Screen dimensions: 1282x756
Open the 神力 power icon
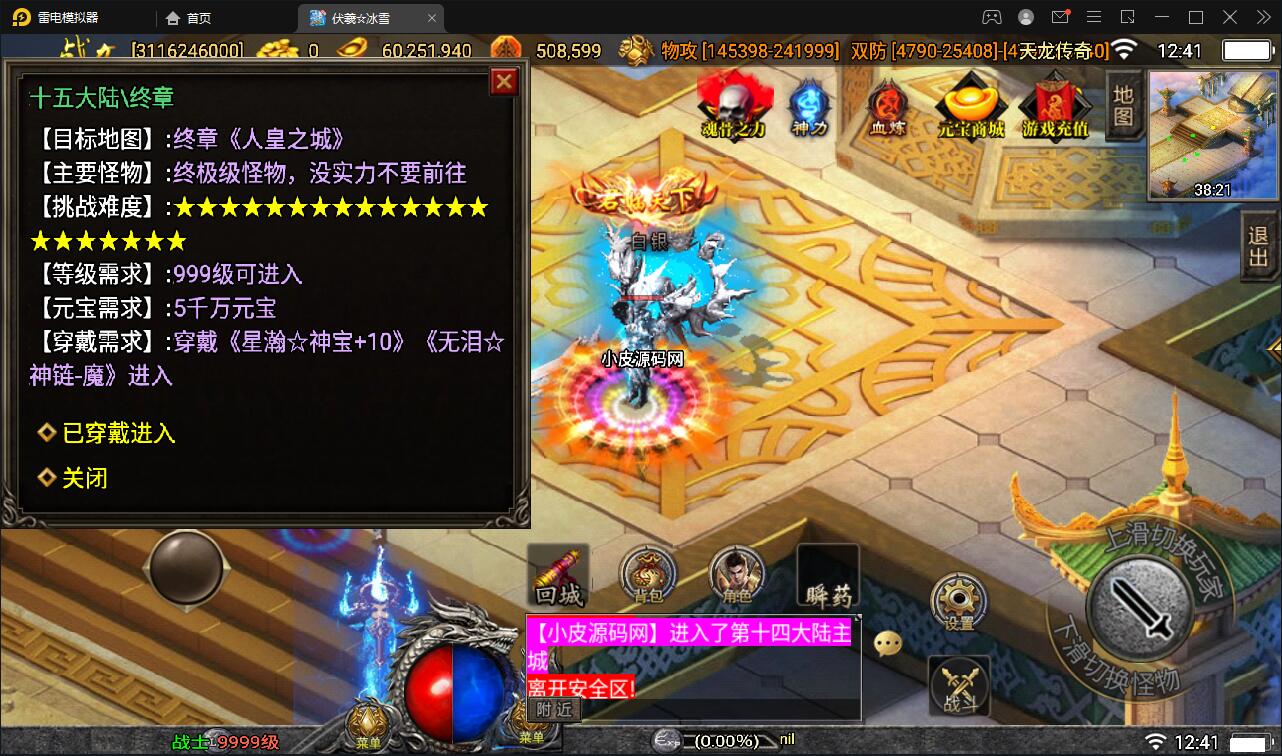tap(808, 103)
